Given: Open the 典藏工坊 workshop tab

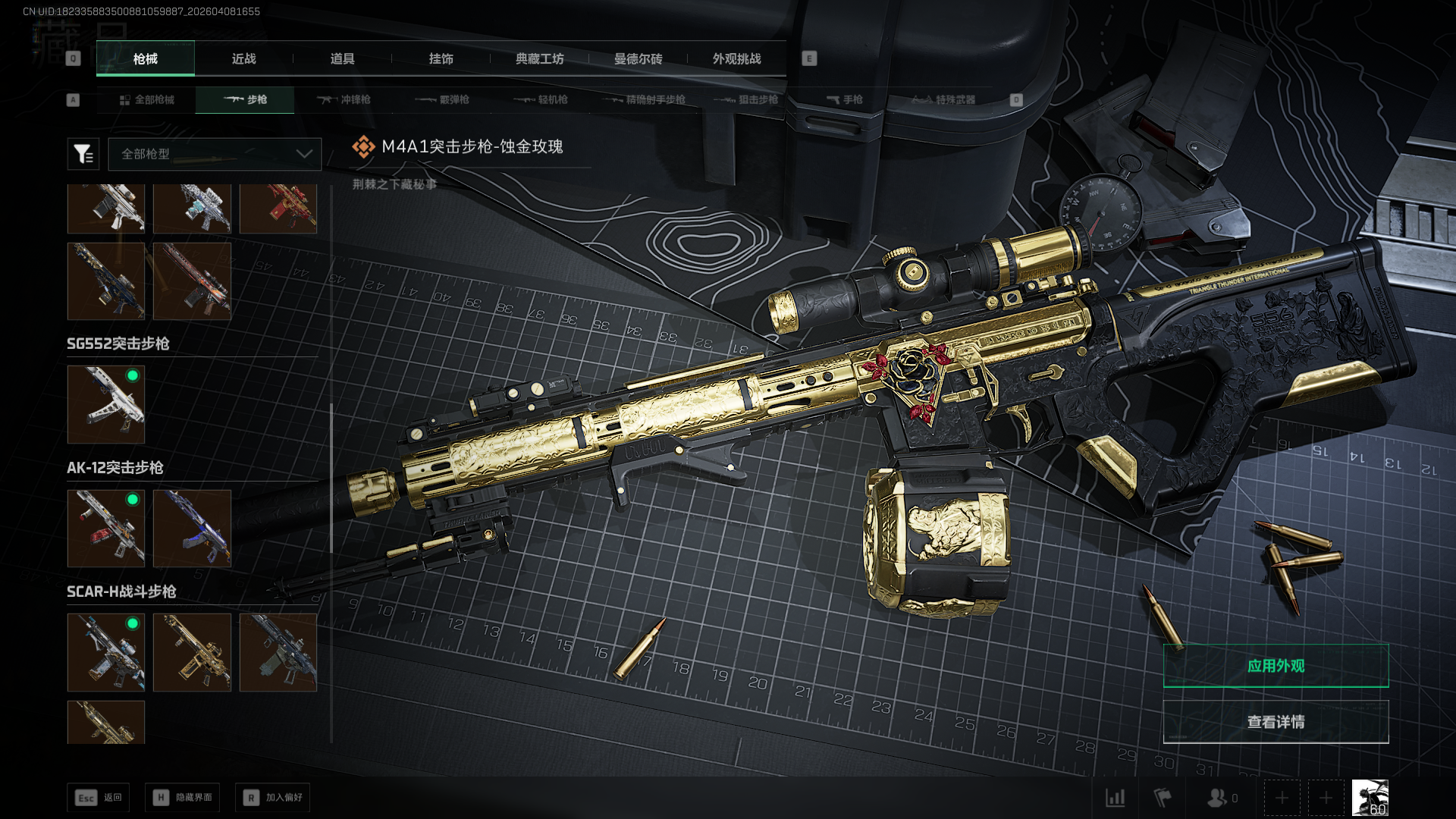Looking at the screenshot, I should click(x=539, y=59).
